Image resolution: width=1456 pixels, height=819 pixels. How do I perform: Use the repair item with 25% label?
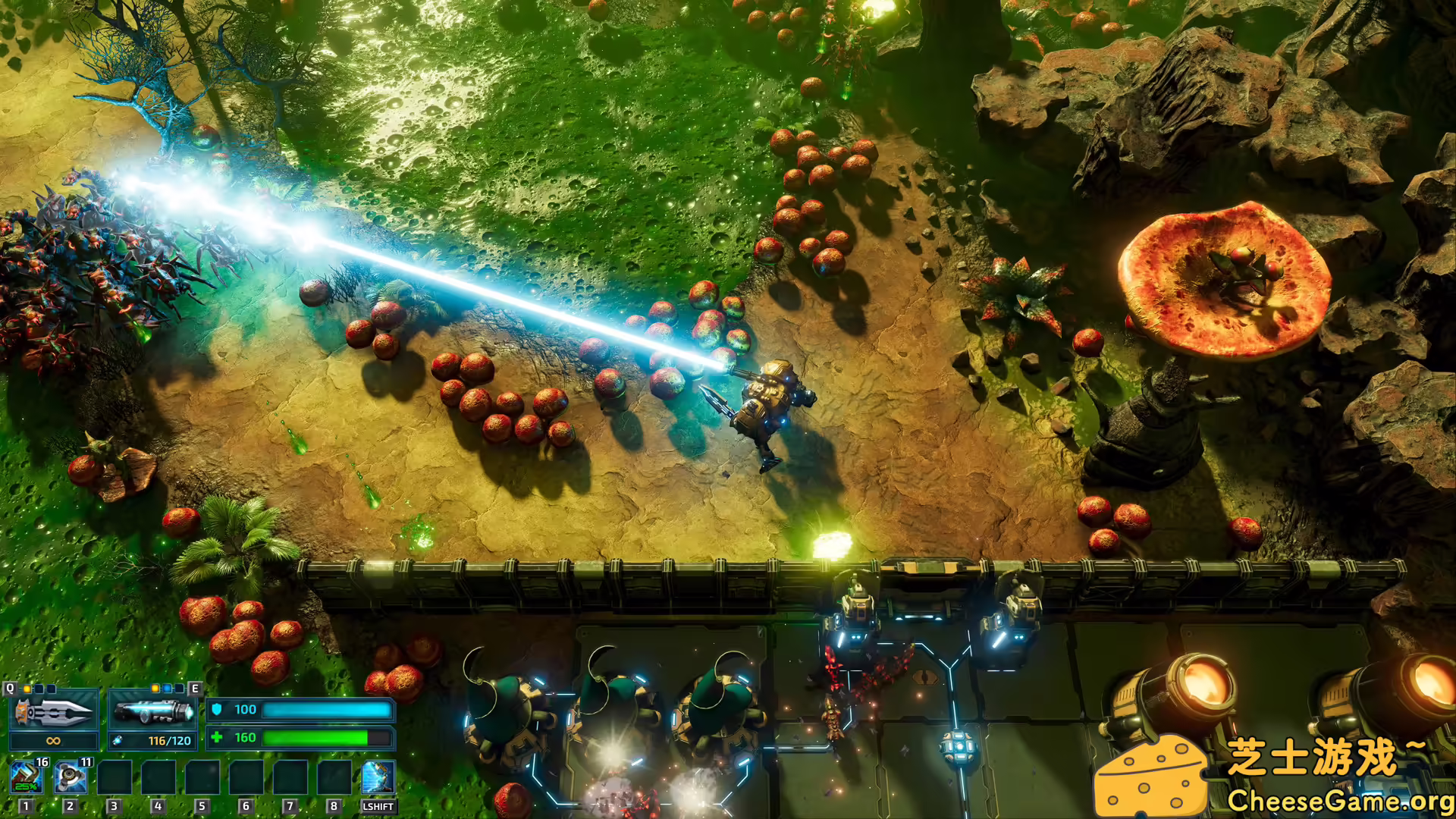pos(27,777)
